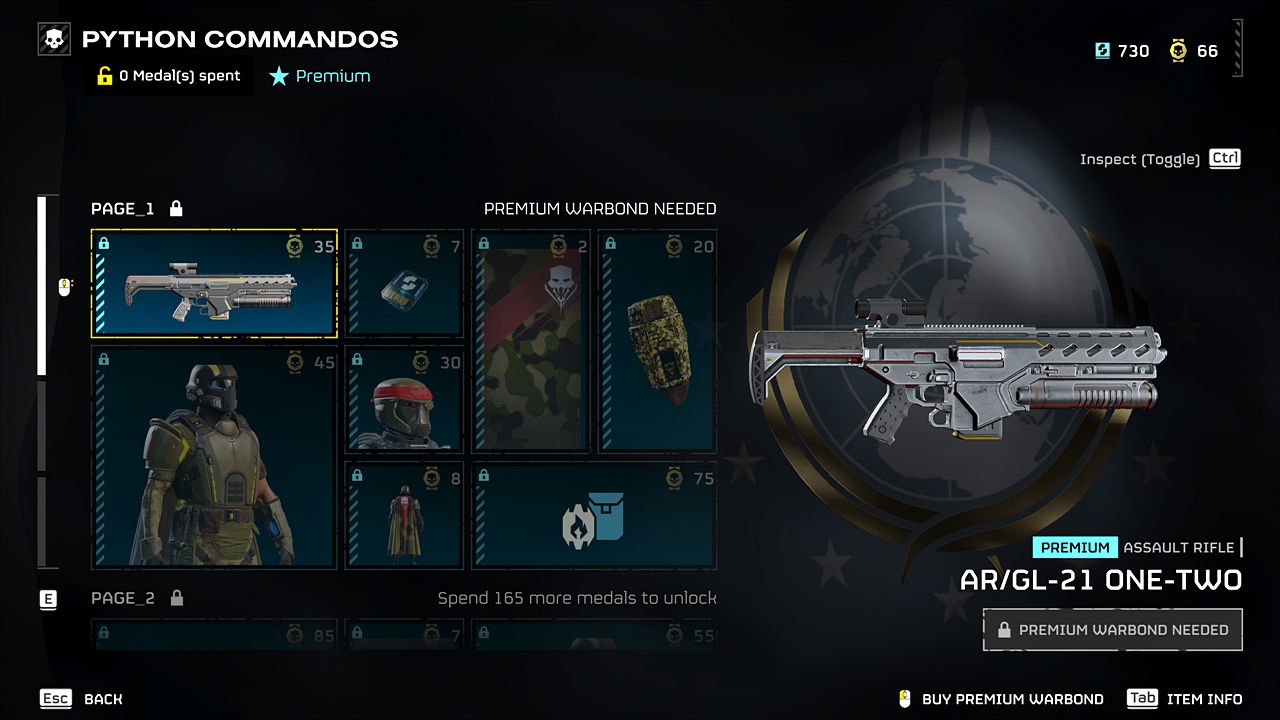This screenshot has height=720, width=1280.
Task: Click the lock icon on PAGE_1
Action: click(x=176, y=208)
